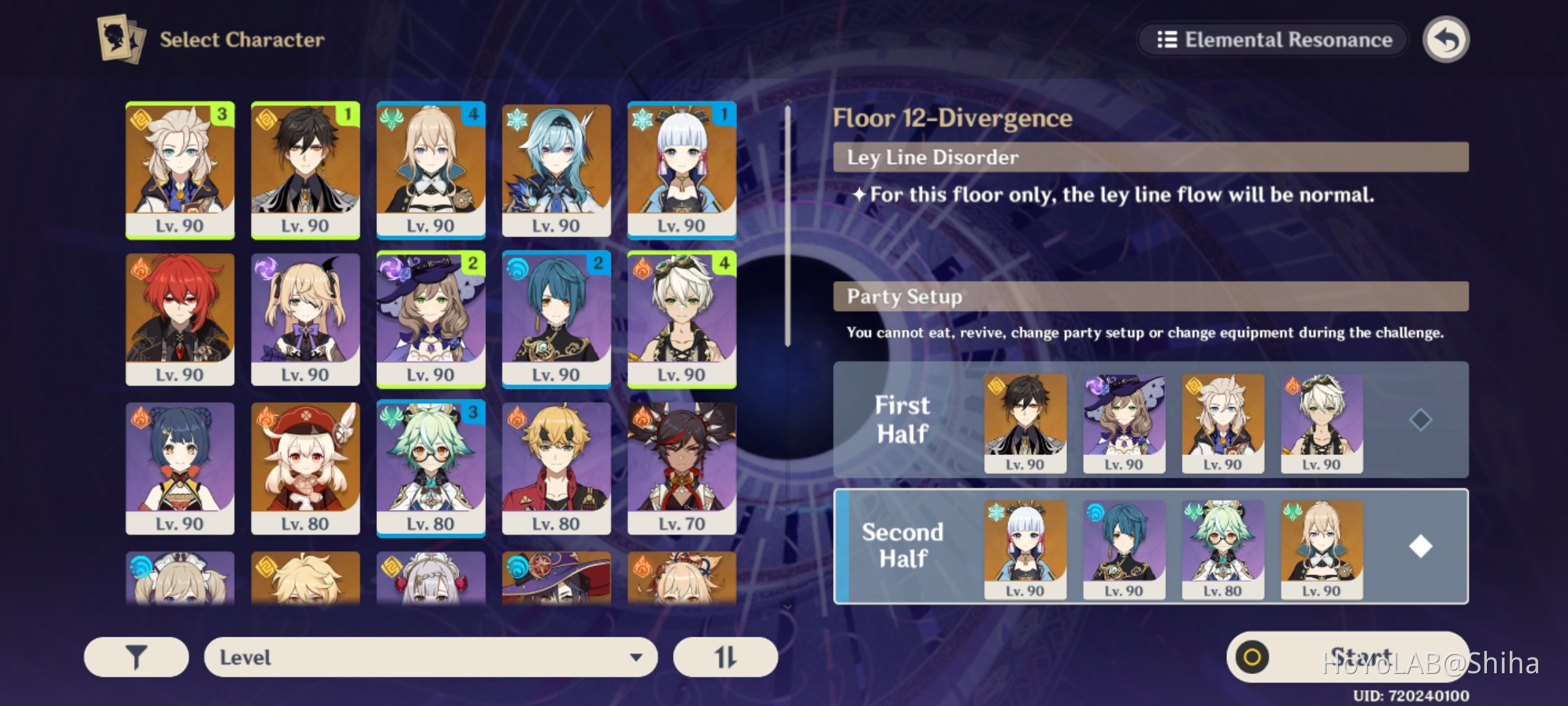Open the Elemental Resonance panel
The image size is (1568, 706).
pos(1271,39)
